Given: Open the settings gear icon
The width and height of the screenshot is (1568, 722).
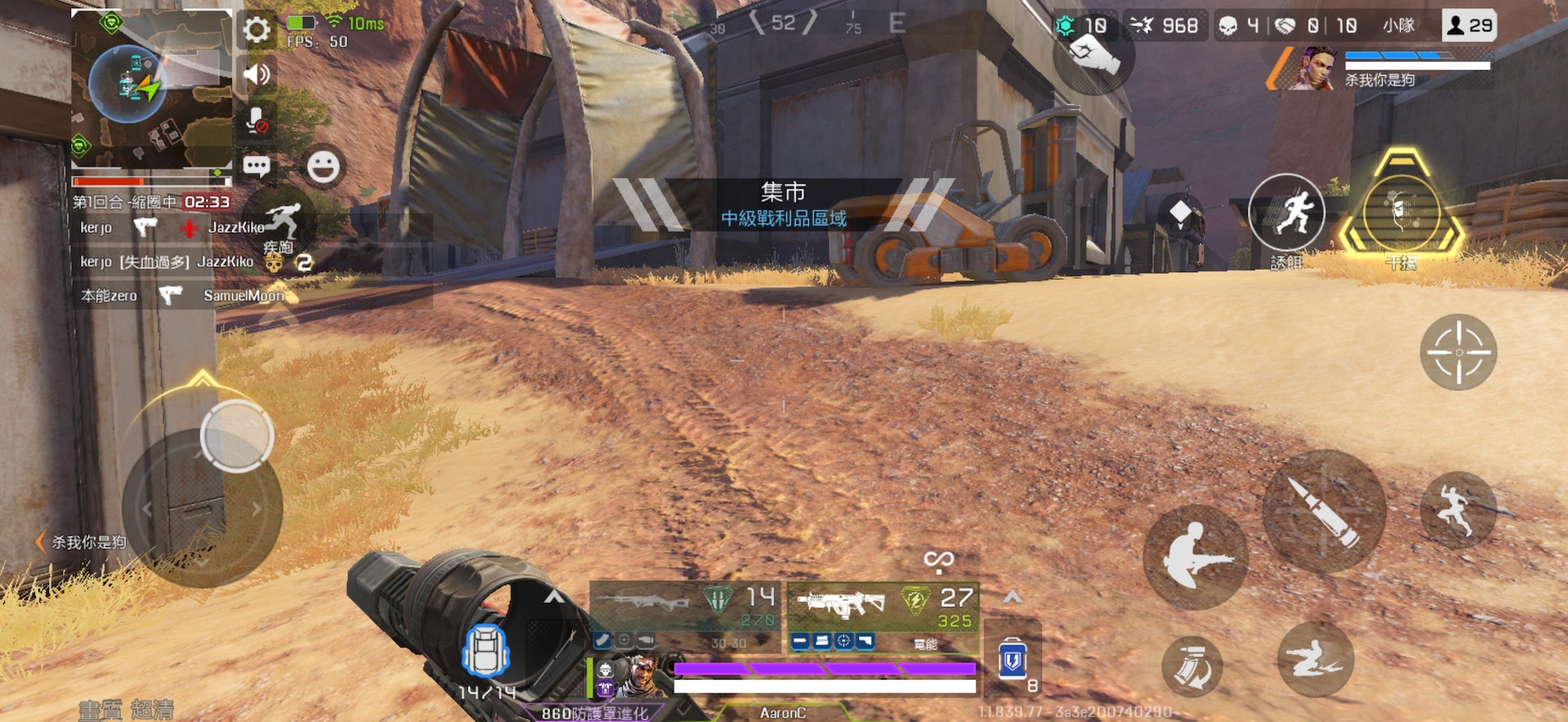Looking at the screenshot, I should coord(256,30).
